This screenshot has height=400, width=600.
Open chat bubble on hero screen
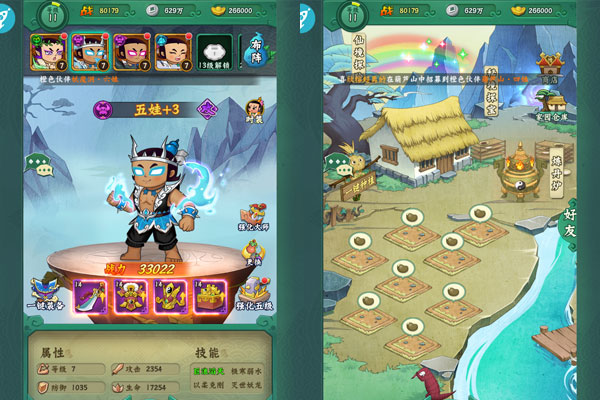(x=44, y=168)
